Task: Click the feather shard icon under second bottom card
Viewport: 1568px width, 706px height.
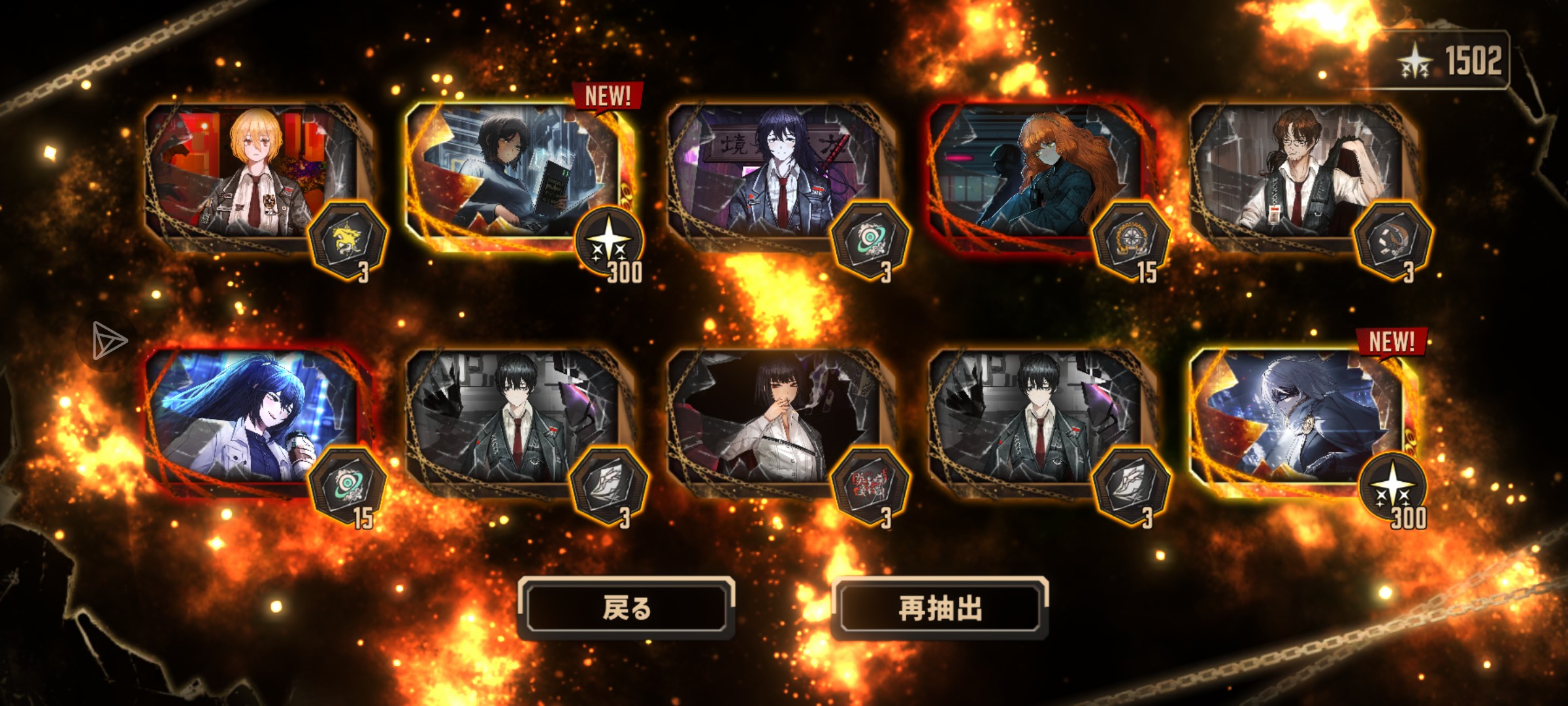Action: coord(611,485)
